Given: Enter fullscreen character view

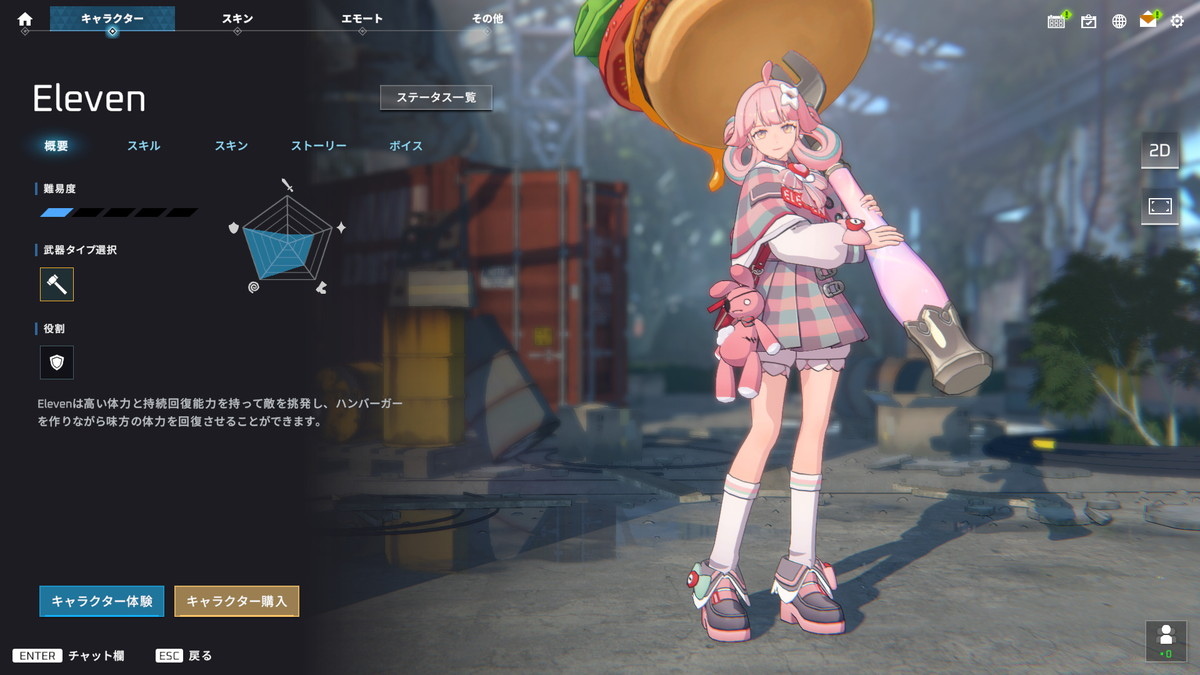Looking at the screenshot, I should pyautogui.click(x=1159, y=205).
